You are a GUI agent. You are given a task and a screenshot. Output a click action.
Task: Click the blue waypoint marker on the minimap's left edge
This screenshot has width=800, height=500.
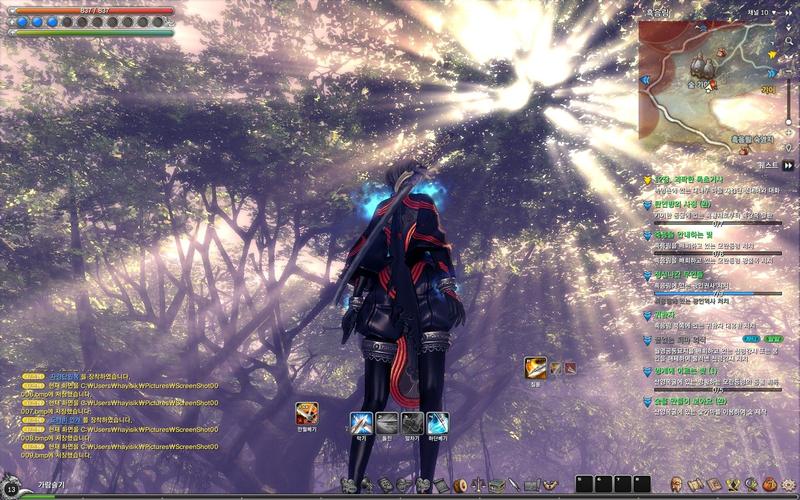[x=647, y=78]
